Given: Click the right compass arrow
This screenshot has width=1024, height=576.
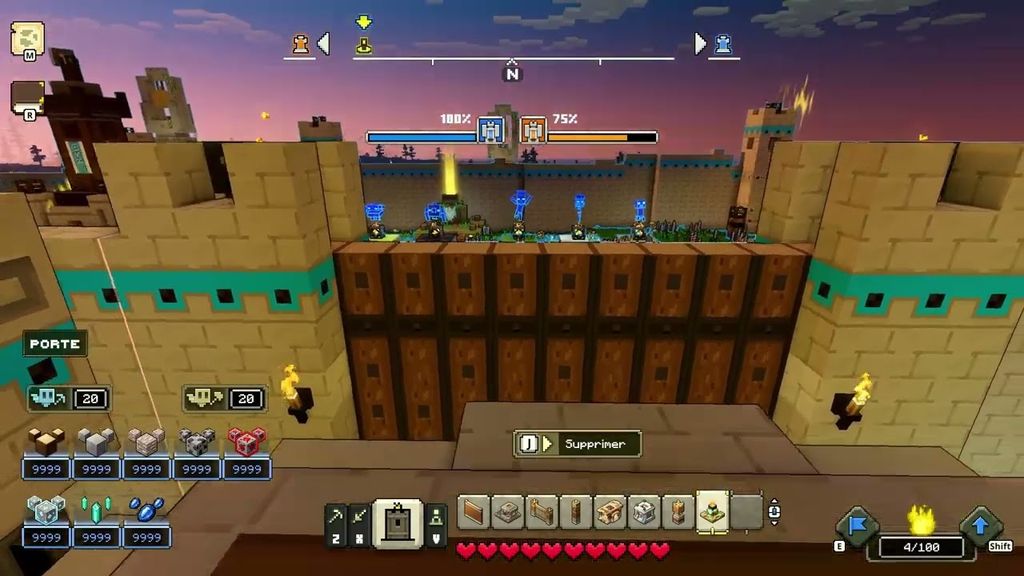Looking at the screenshot, I should point(700,43).
